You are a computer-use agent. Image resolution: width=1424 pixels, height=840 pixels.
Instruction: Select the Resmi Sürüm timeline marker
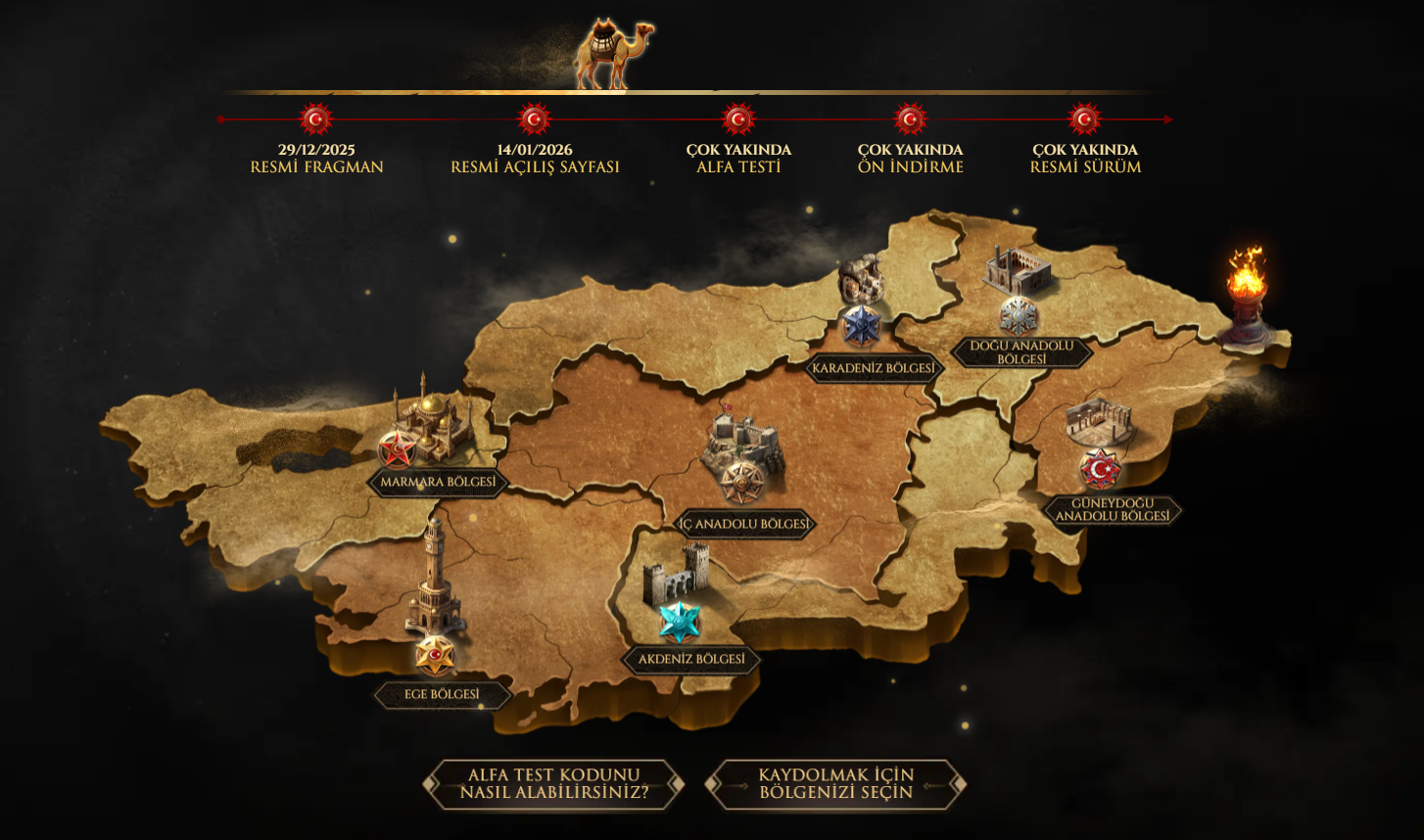point(1084,119)
